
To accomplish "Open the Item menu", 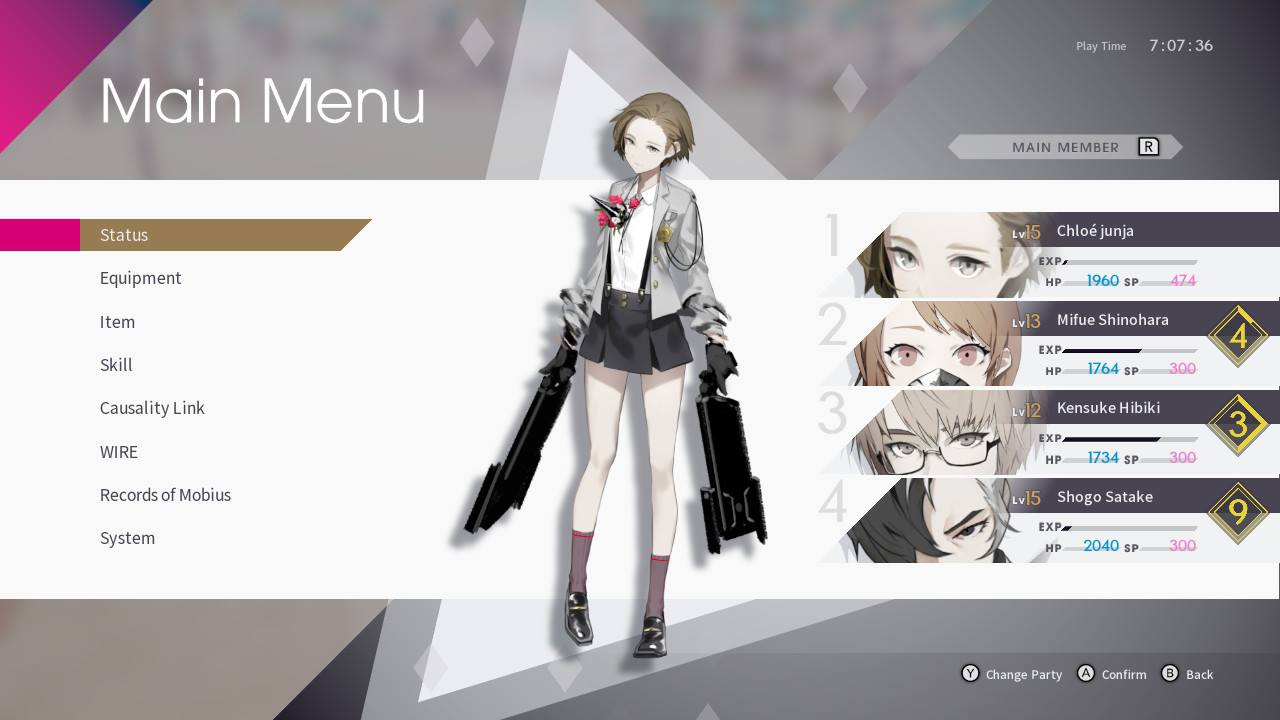I will click(x=117, y=322).
